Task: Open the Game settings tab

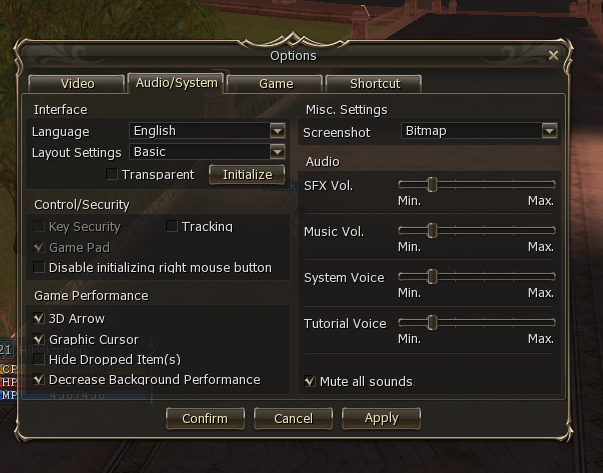Action: (x=275, y=84)
